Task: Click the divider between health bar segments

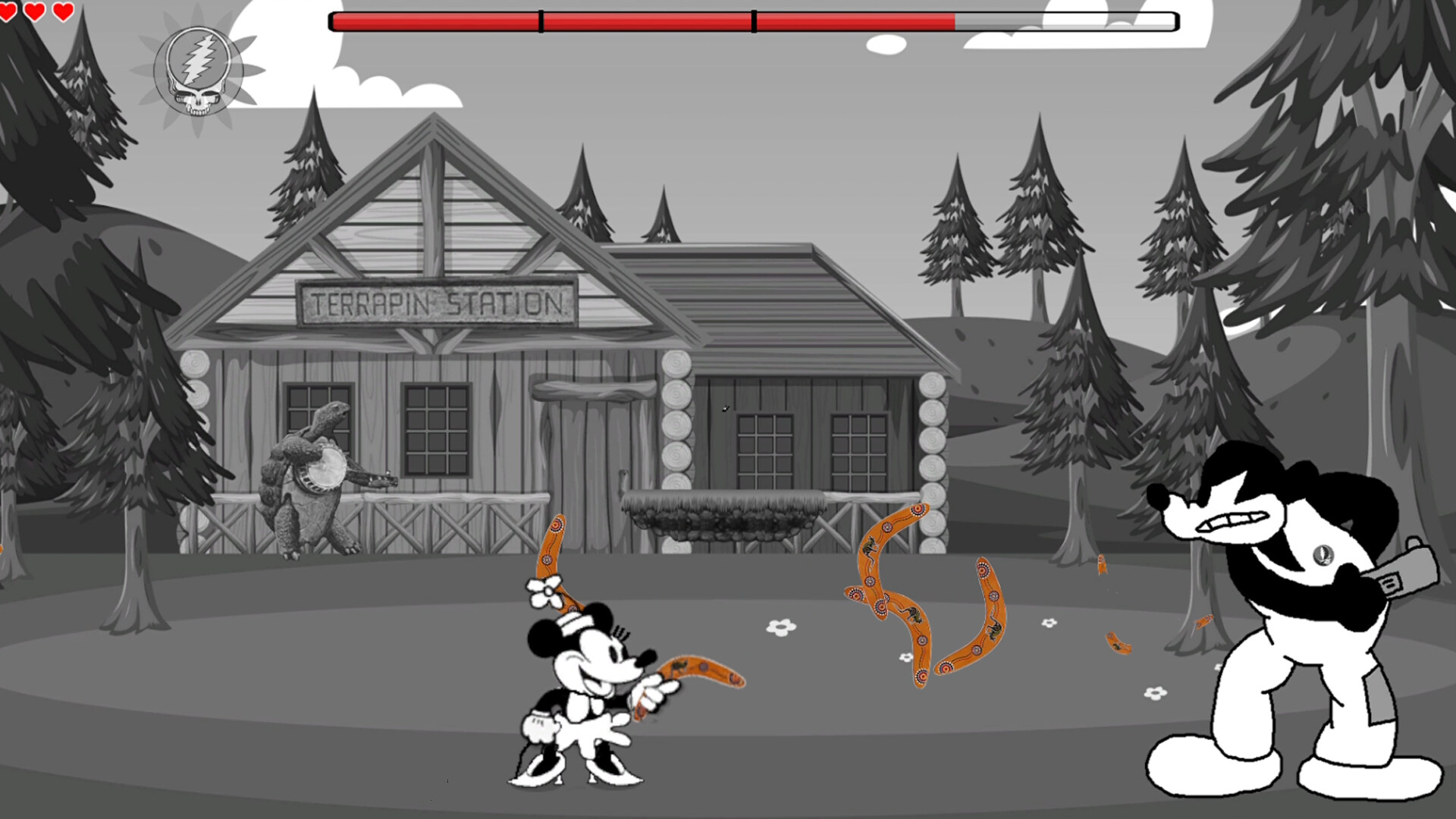Action: point(541,21)
